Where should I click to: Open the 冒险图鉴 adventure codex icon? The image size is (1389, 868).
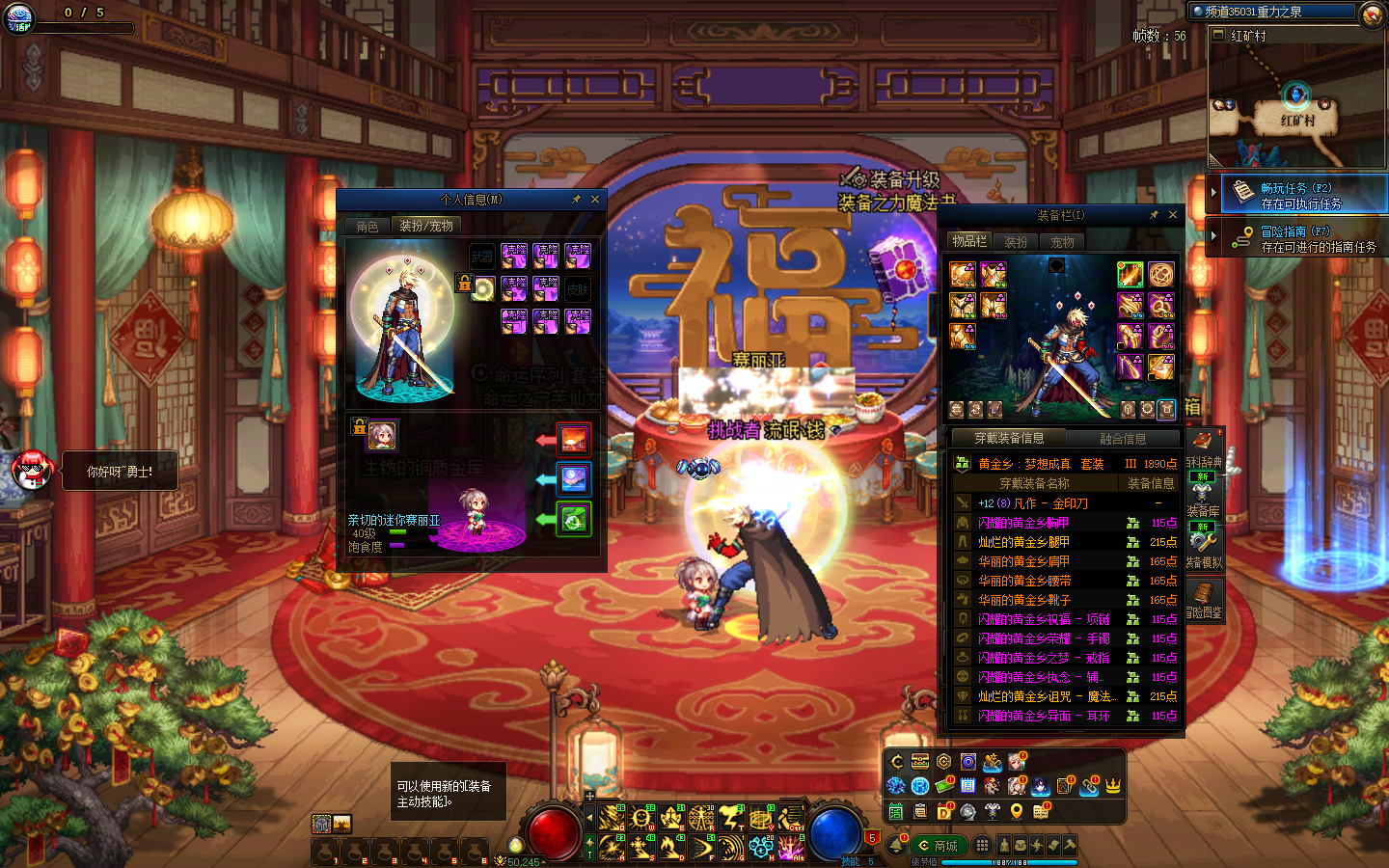1204,598
